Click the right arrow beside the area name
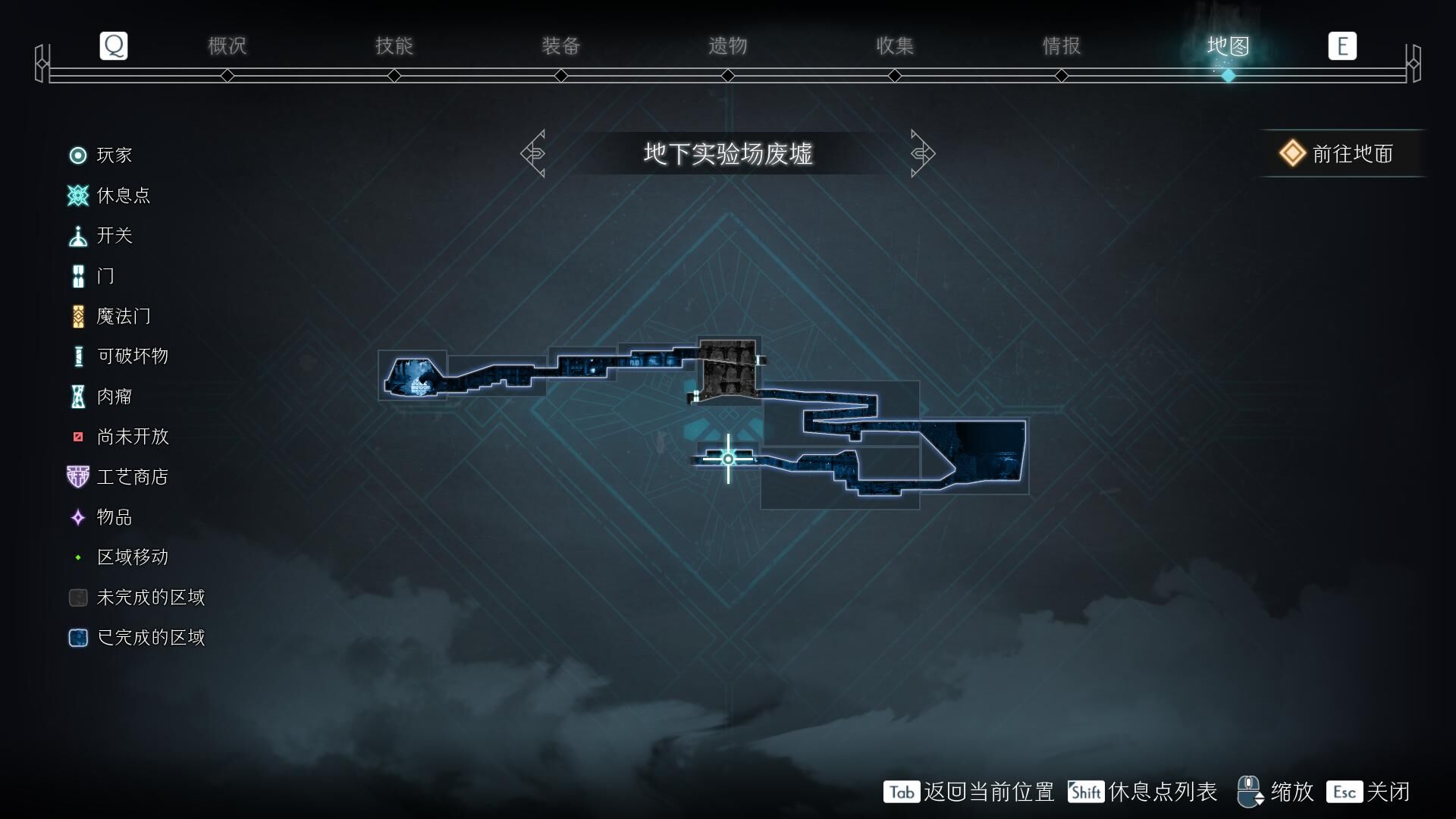 tap(922, 154)
